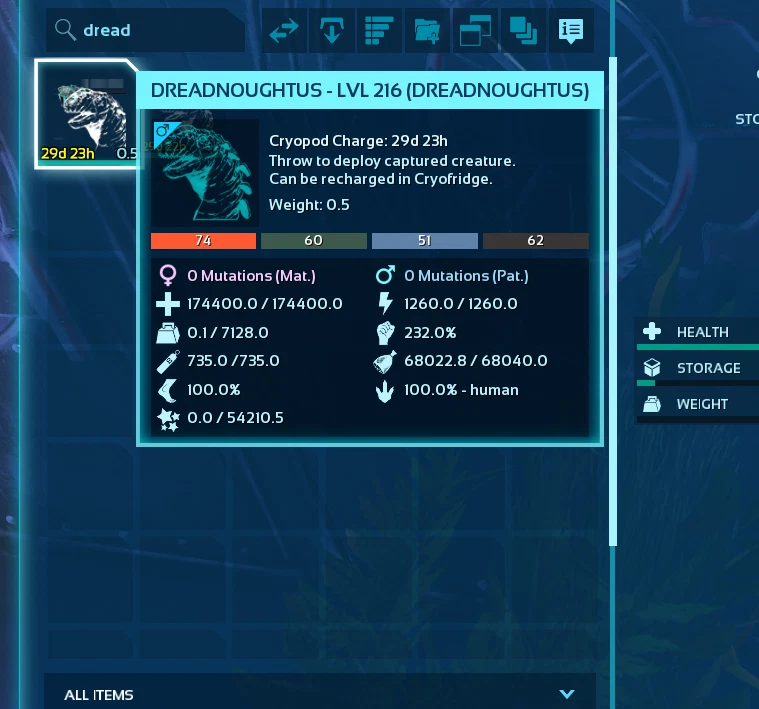Click the search field containing "dread"
Viewport: 759px width, 709px height.
click(x=150, y=30)
